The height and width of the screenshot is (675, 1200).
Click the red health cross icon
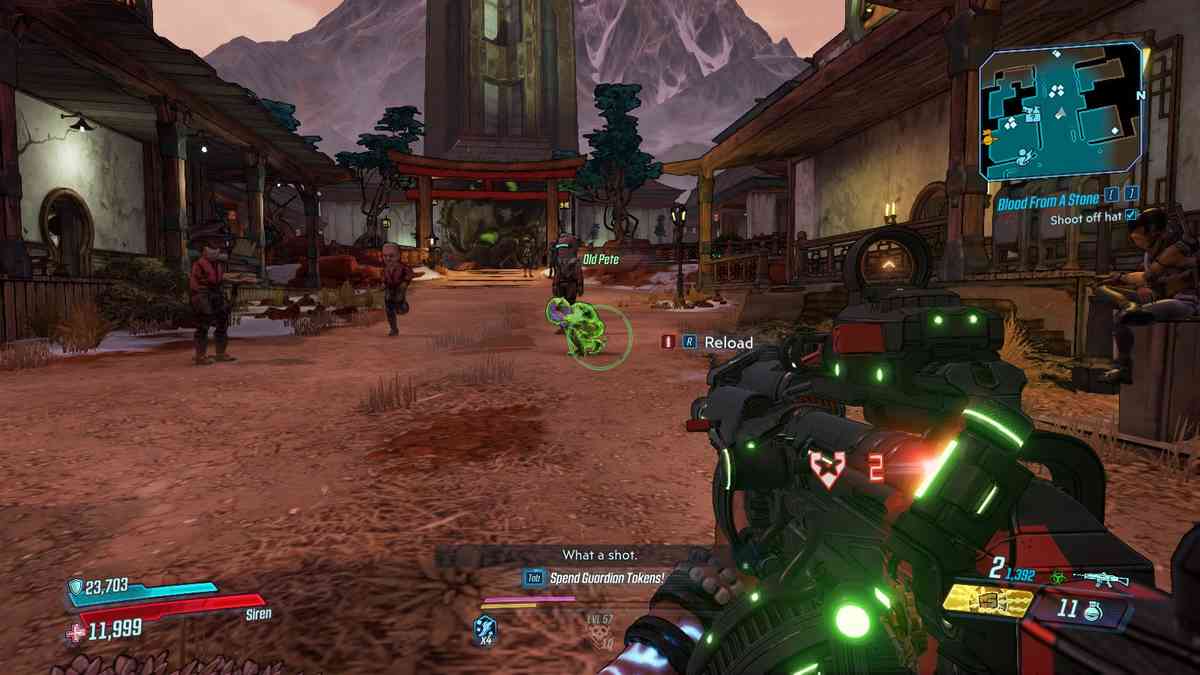click(x=76, y=630)
